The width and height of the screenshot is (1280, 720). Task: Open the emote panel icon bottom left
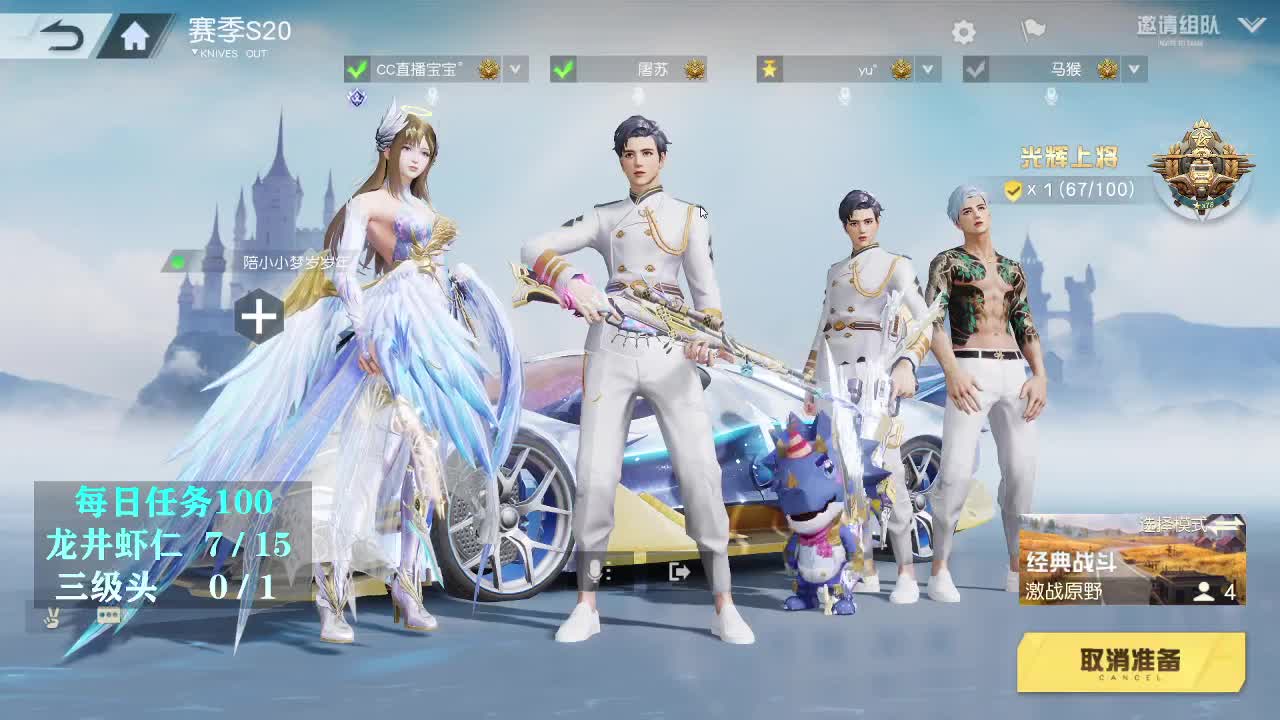coord(108,615)
